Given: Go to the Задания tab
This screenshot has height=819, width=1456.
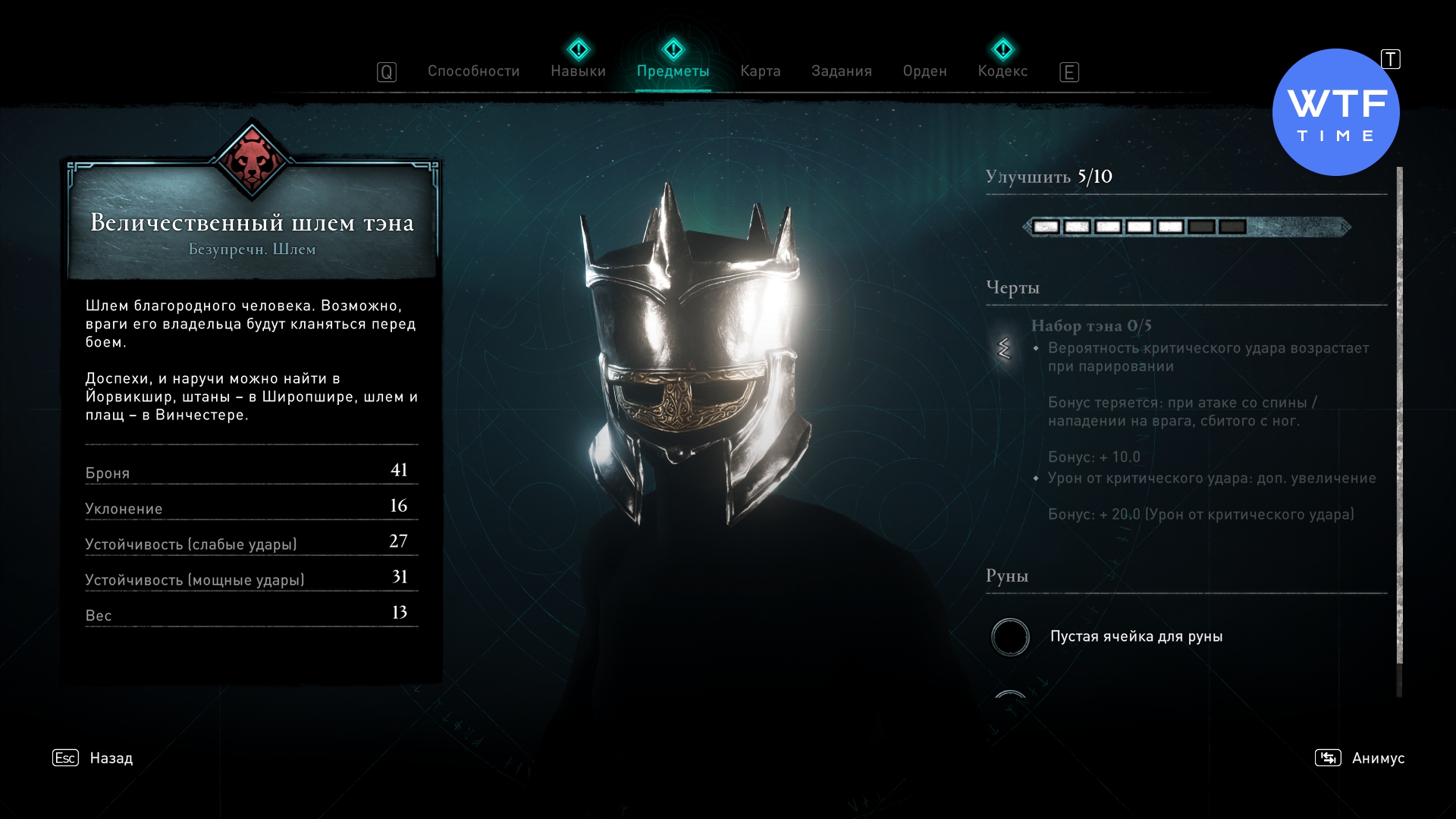Looking at the screenshot, I should point(841,71).
